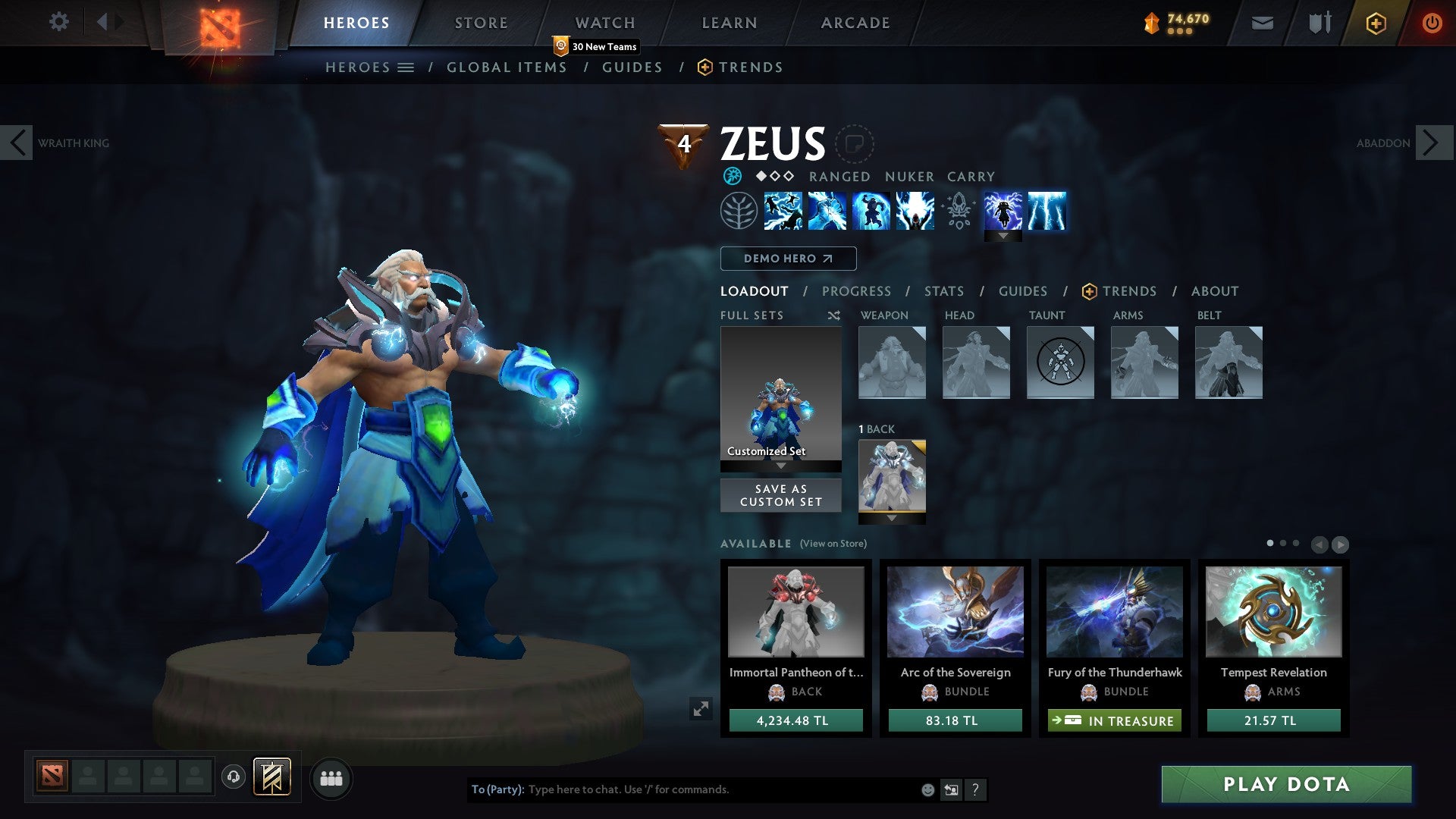Viewport: 1456px width, 819px height.
Task: Select the Tempest Revelation arms thumbnail
Action: pos(1274,612)
